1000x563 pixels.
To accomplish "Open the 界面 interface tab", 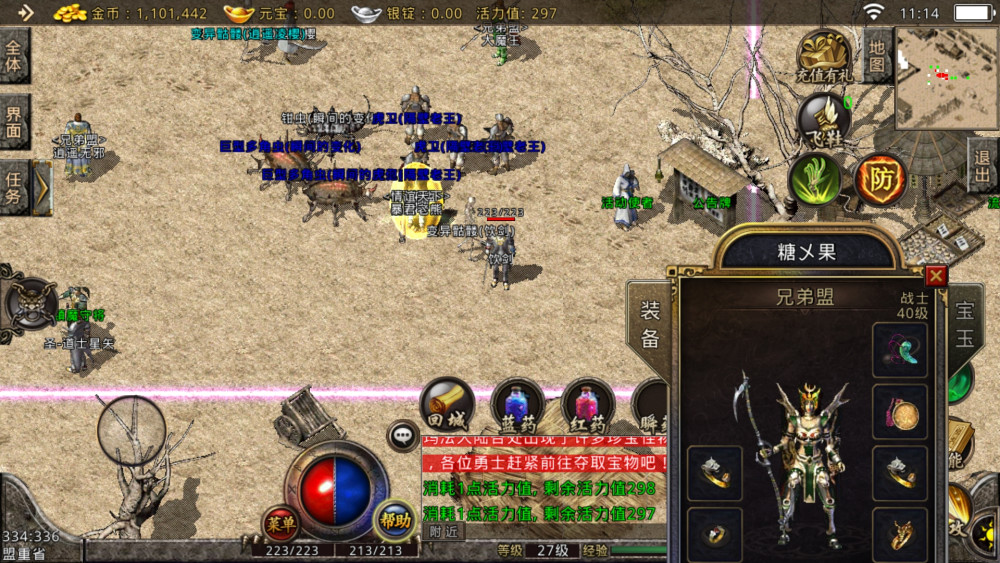I will 14,122.
